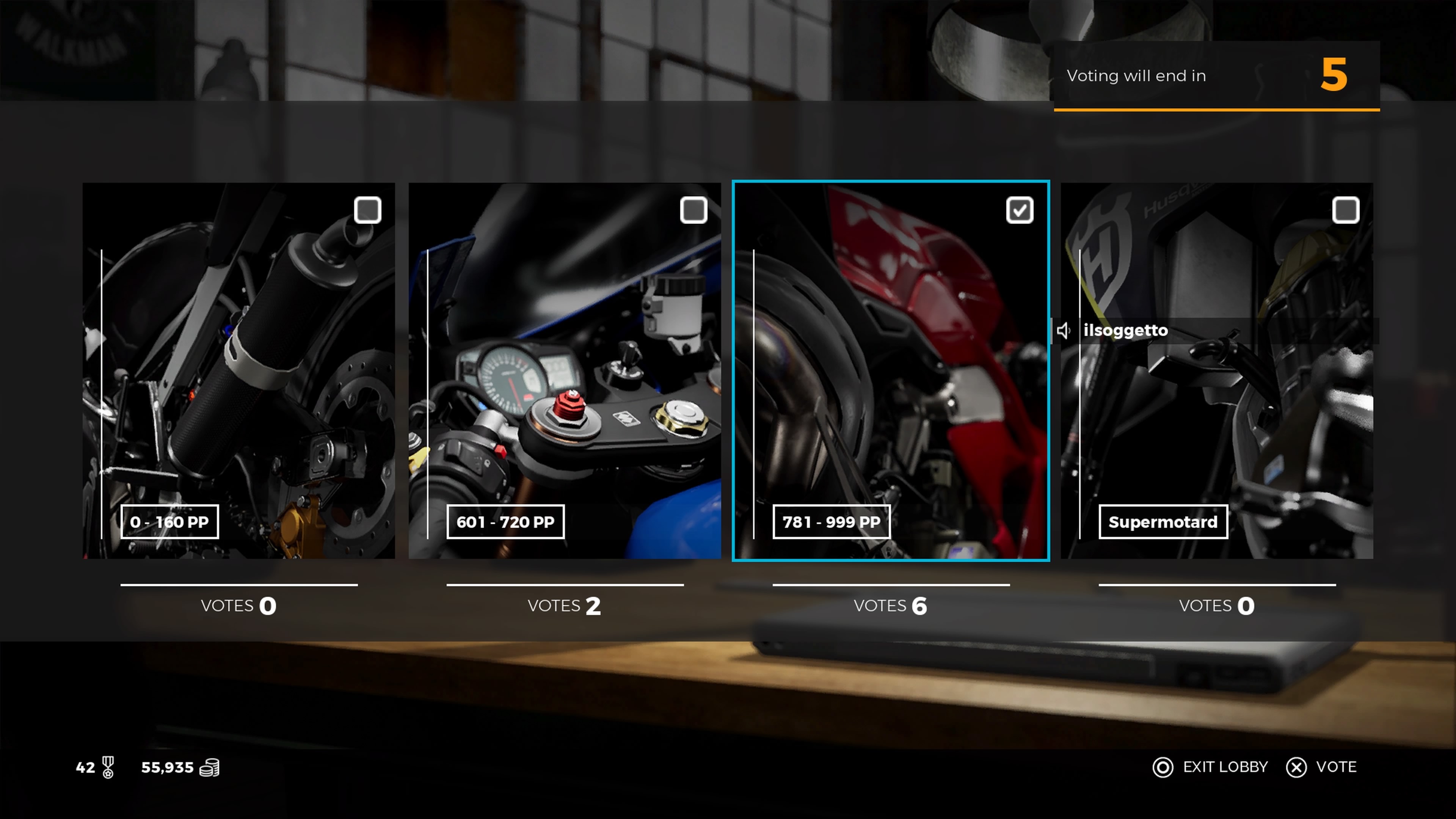Confirm with the Vote button
Image resolution: width=1456 pixels, height=819 pixels.
(x=1321, y=767)
